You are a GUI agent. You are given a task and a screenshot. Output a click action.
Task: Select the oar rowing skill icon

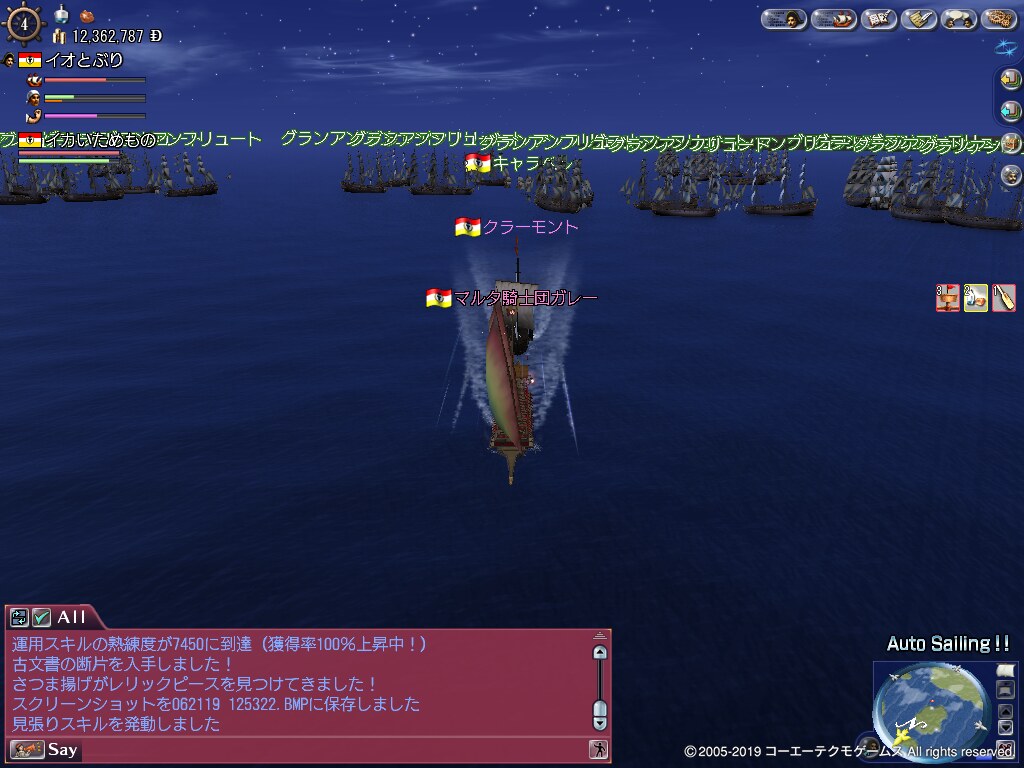click(1003, 298)
